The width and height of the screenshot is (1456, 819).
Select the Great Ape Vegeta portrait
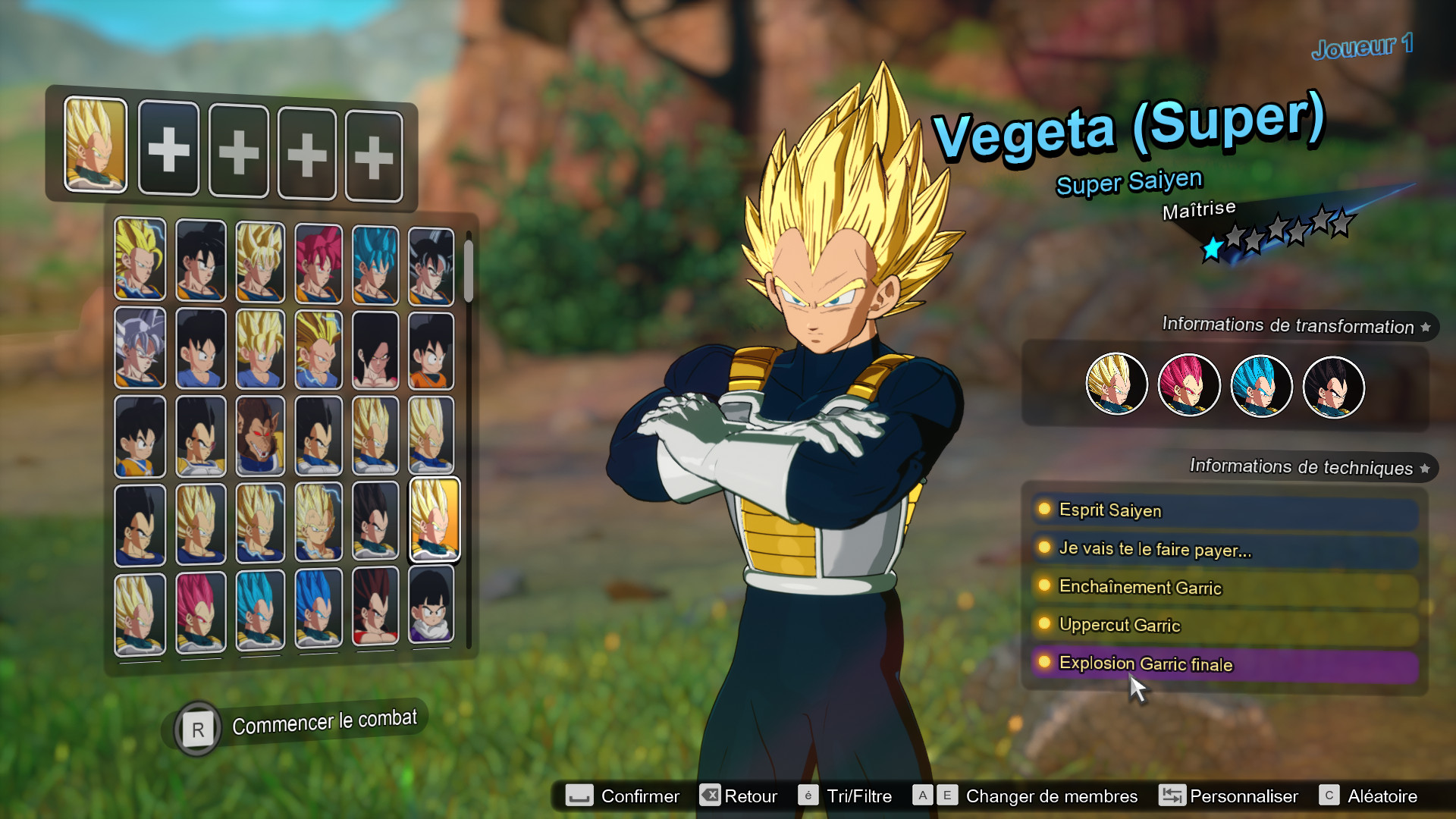pos(260,436)
